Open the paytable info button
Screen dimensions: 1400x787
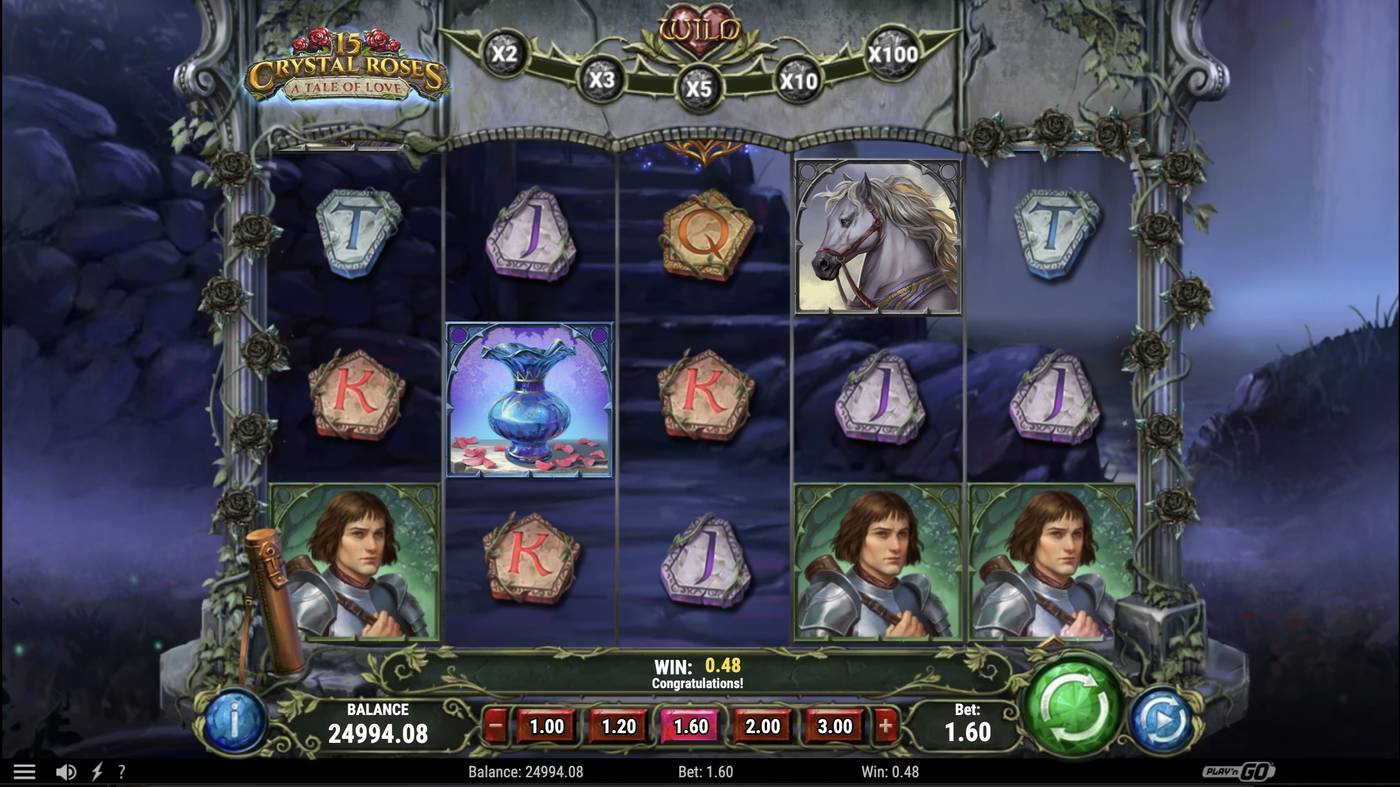pyautogui.click(x=234, y=720)
